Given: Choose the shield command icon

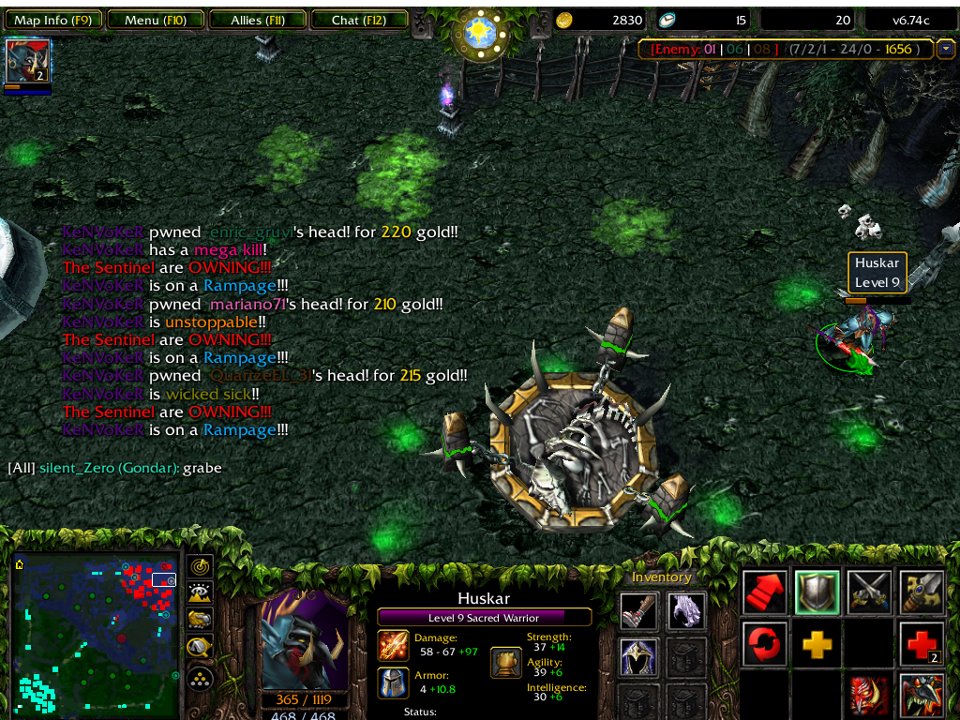Looking at the screenshot, I should pyautogui.click(x=817, y=593).
